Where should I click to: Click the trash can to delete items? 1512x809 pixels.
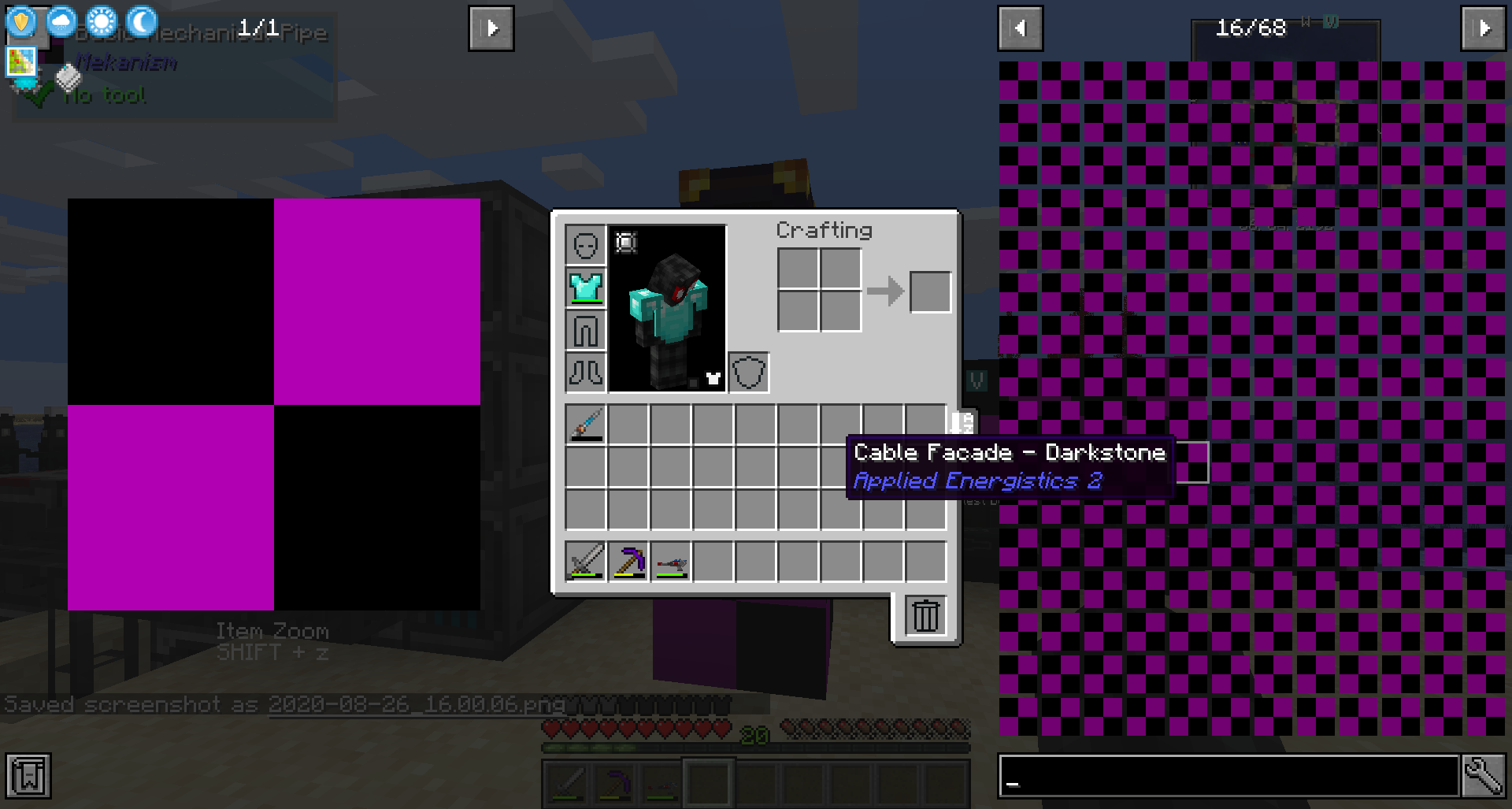[925, 616]
